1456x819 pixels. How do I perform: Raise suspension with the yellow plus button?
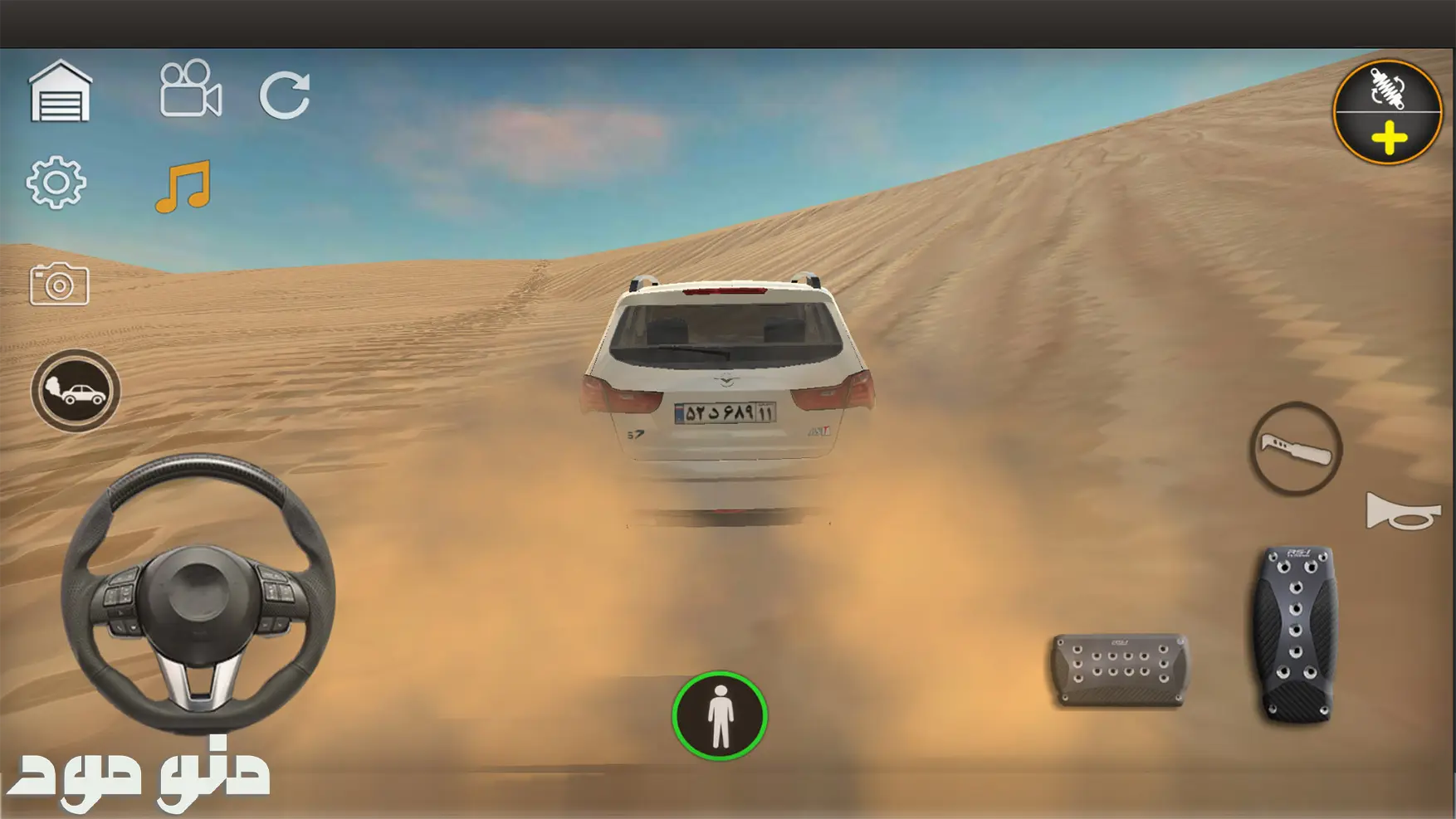[1389, 139]
